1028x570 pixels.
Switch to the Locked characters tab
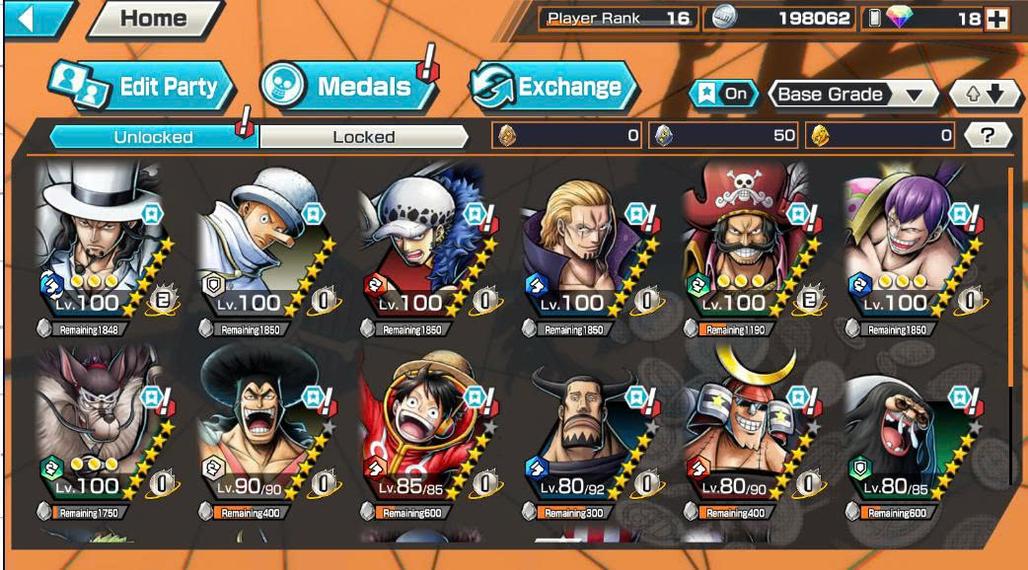point(363,137)
